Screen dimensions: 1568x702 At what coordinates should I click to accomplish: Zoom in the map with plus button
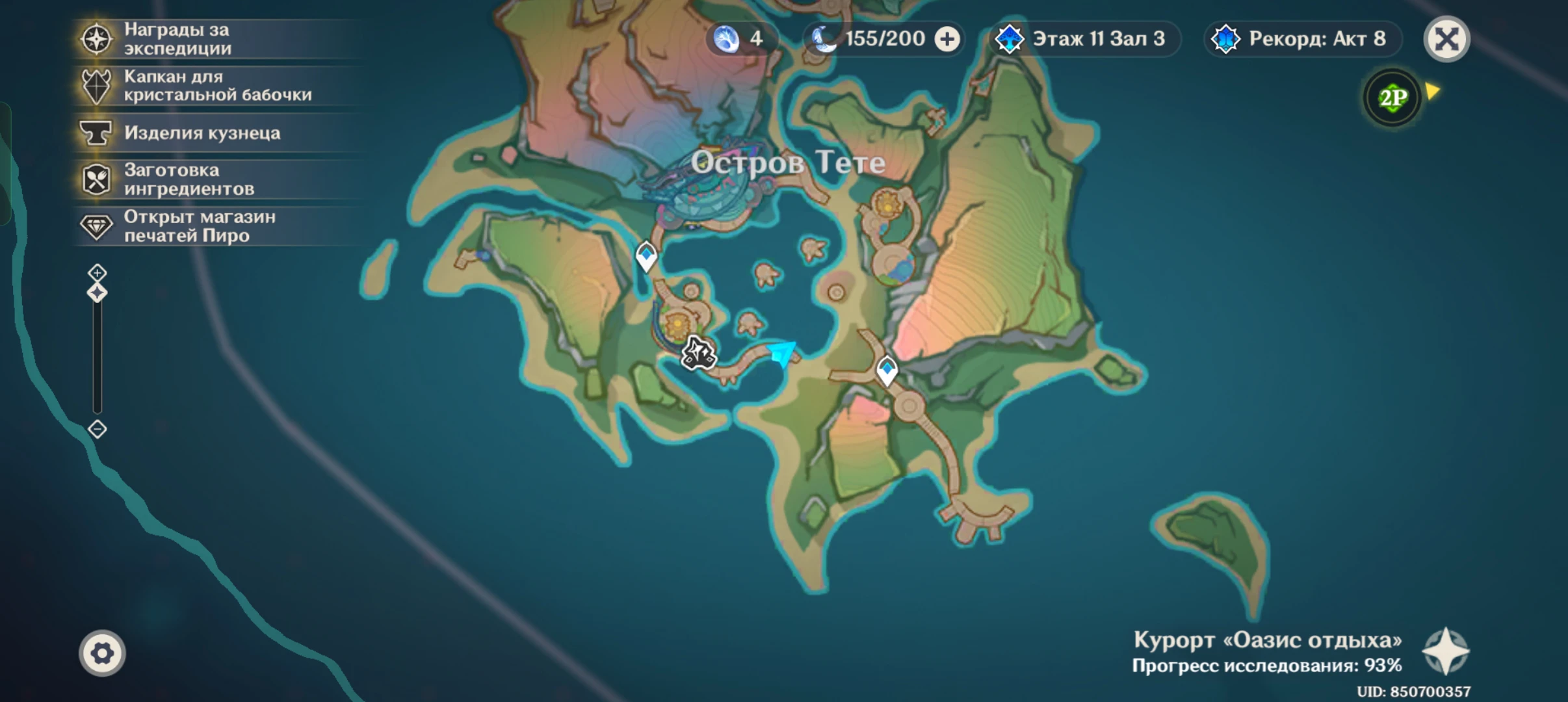click(x=98, y=272)
